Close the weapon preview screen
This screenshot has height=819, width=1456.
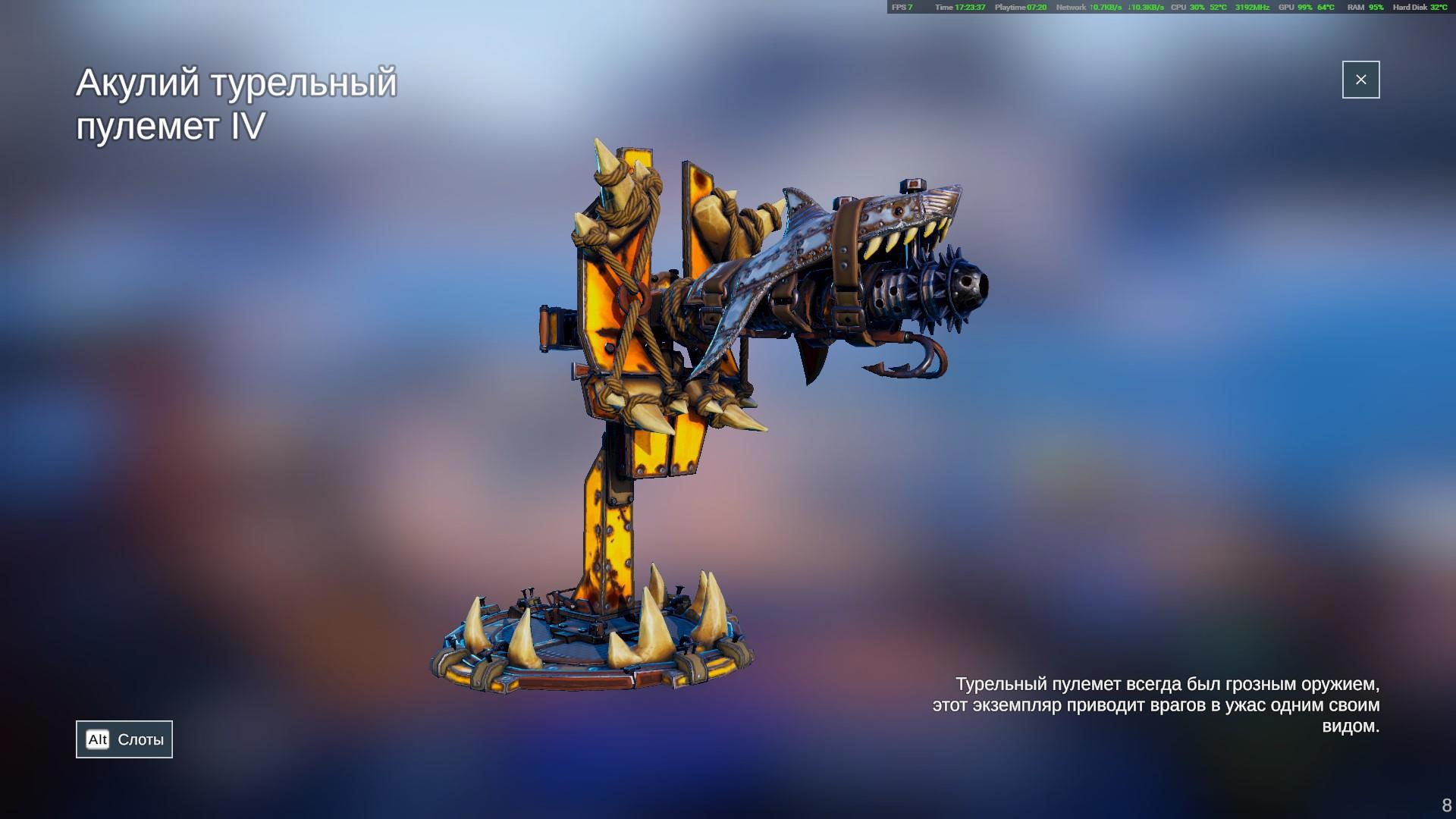tap(1360, 80)
